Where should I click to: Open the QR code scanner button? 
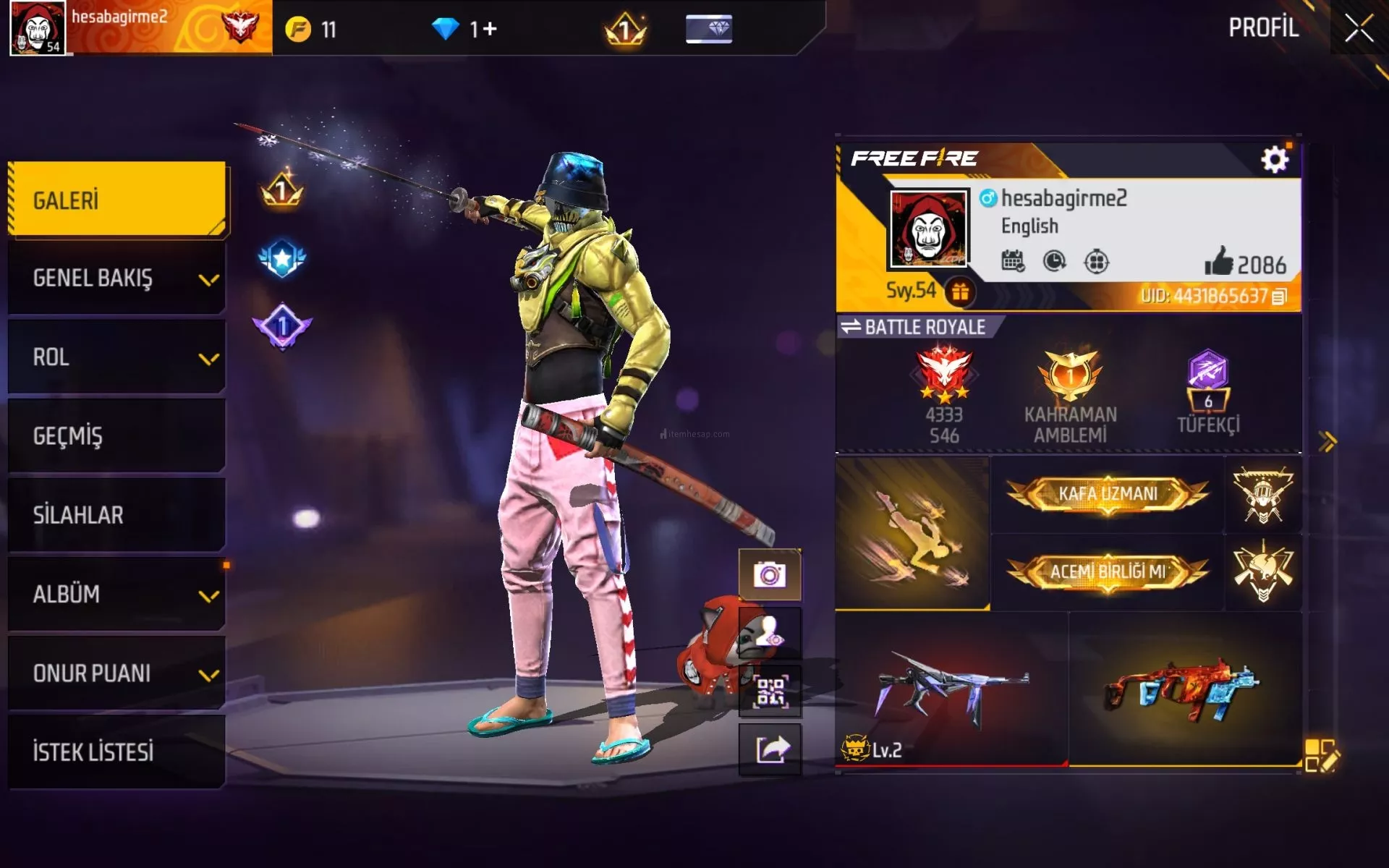(x=770, y=692)
